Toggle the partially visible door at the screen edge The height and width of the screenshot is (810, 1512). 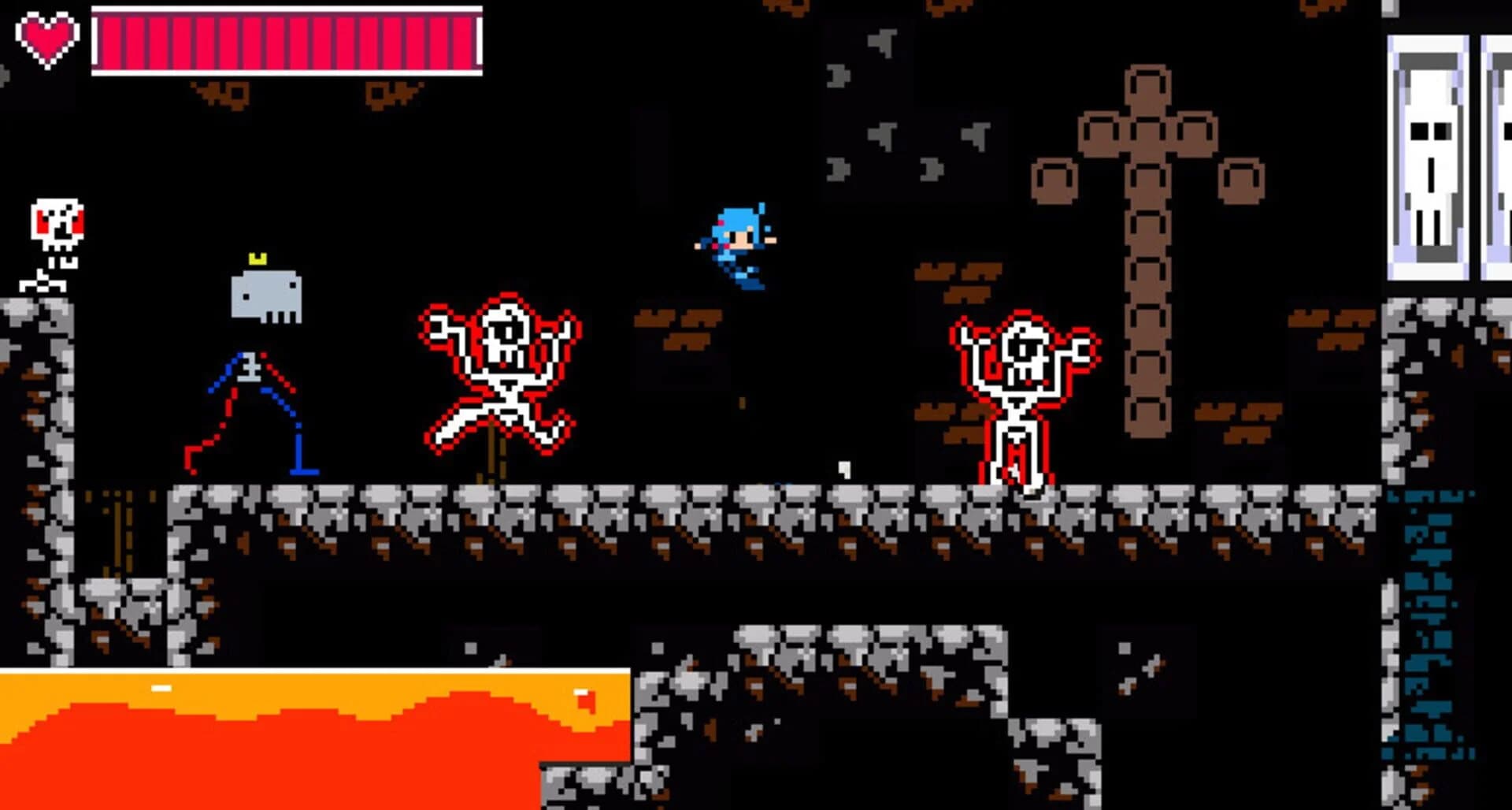coord(1500,158)
